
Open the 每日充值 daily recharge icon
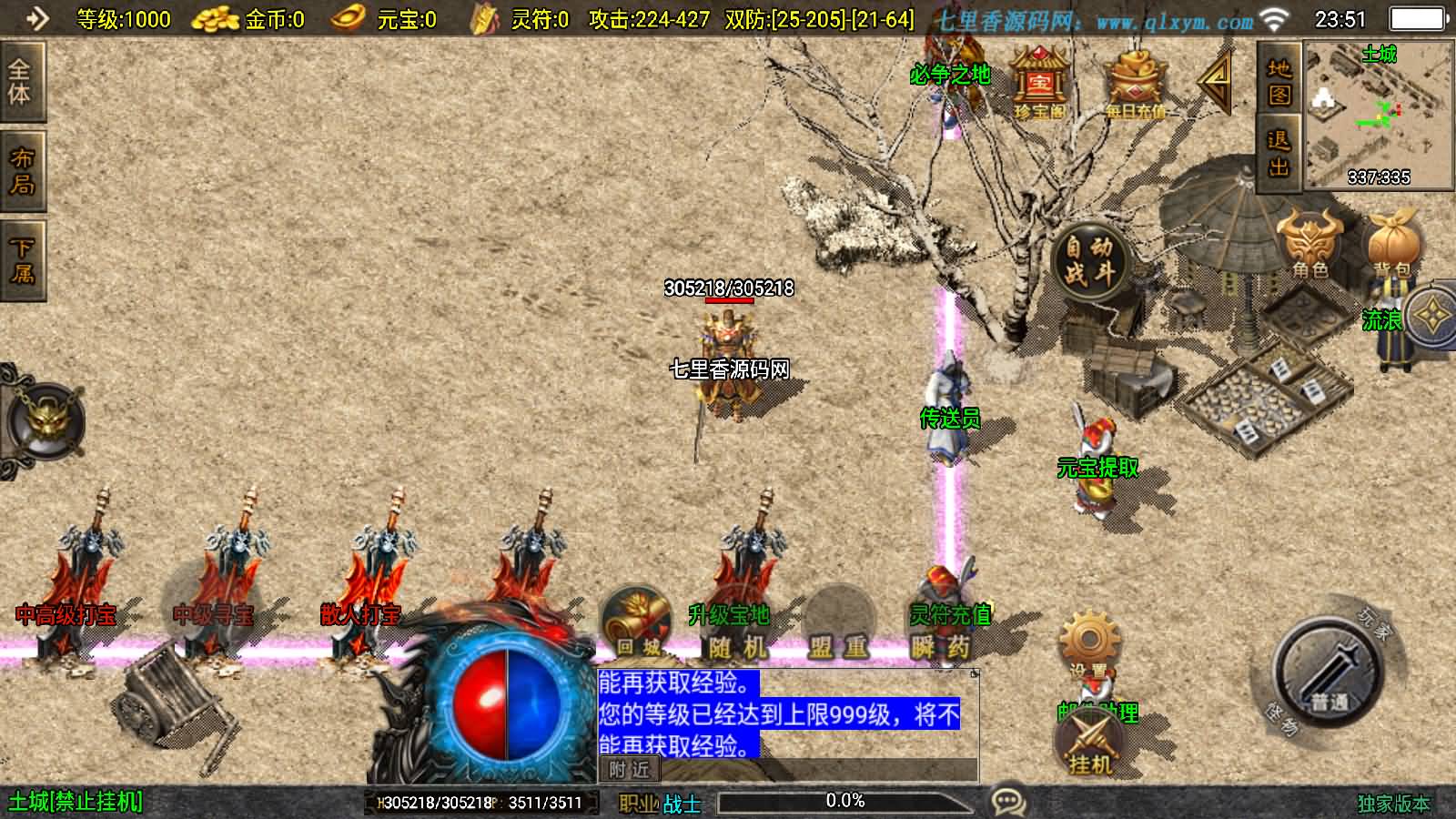[x=1133, y=82]
